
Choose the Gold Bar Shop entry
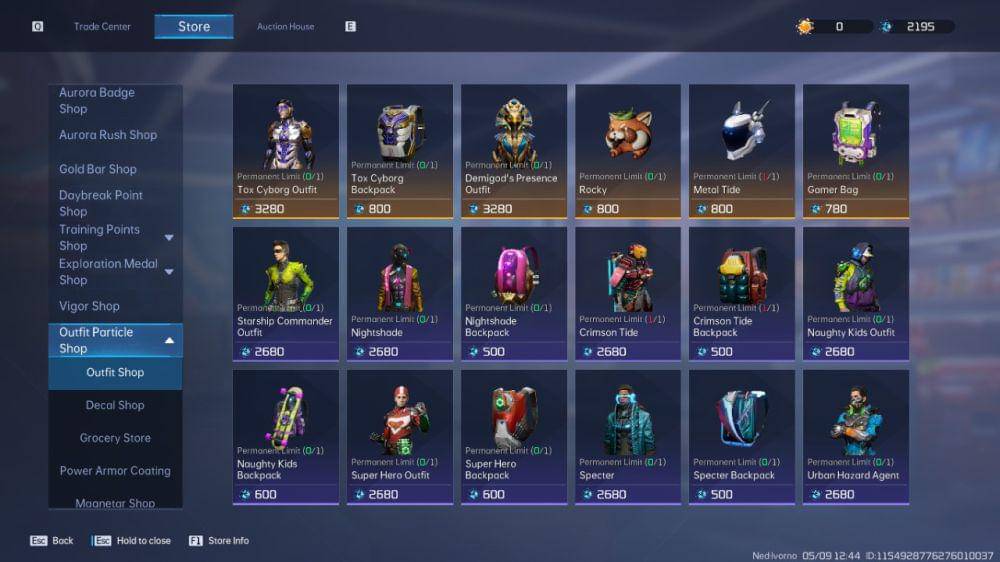(x=98, y=169)
